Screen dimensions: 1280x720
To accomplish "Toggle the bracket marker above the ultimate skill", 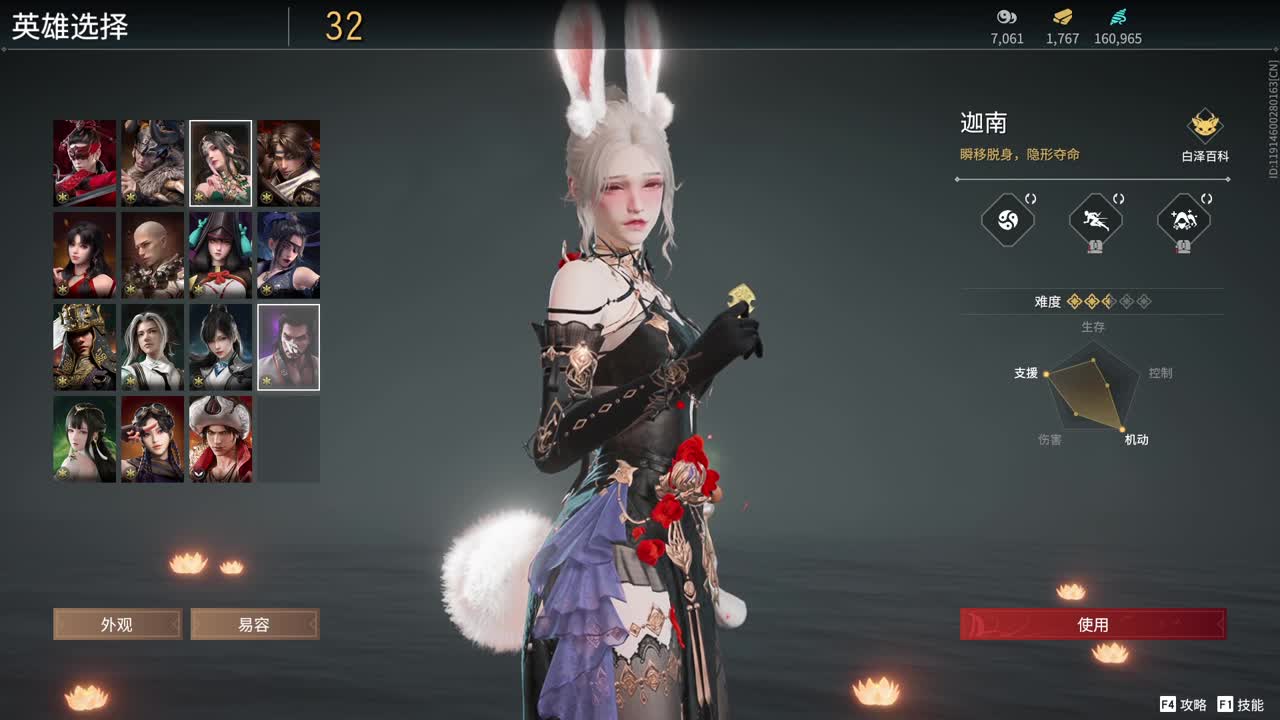I will click(x=1207, y=200).
